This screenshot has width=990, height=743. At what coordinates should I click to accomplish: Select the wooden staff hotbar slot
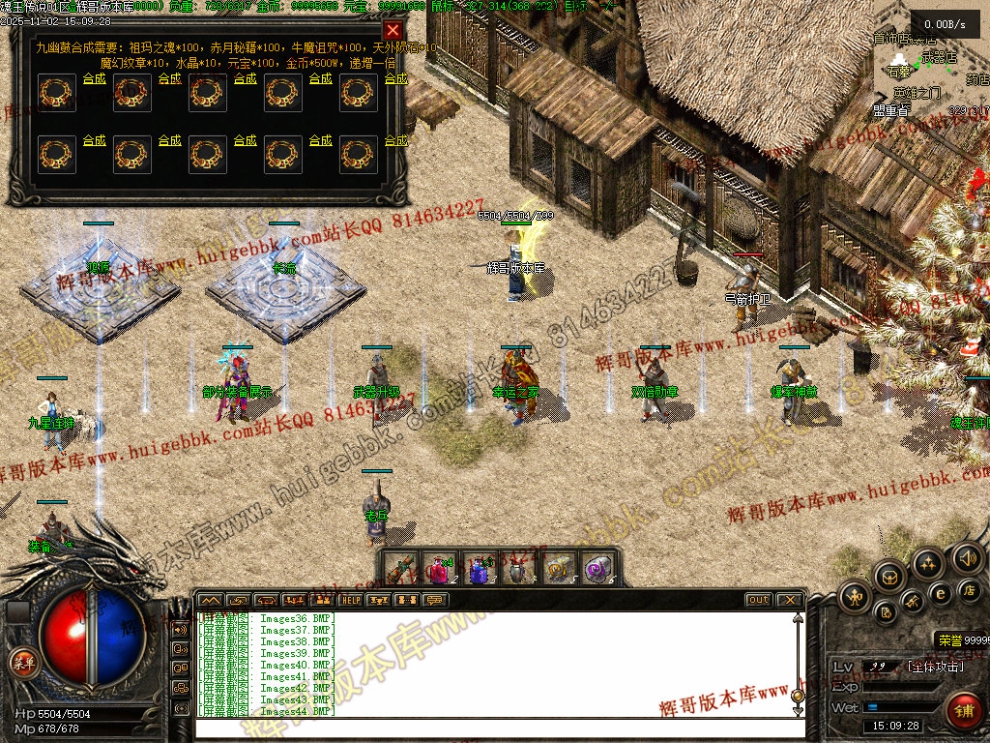click(400, 569)
